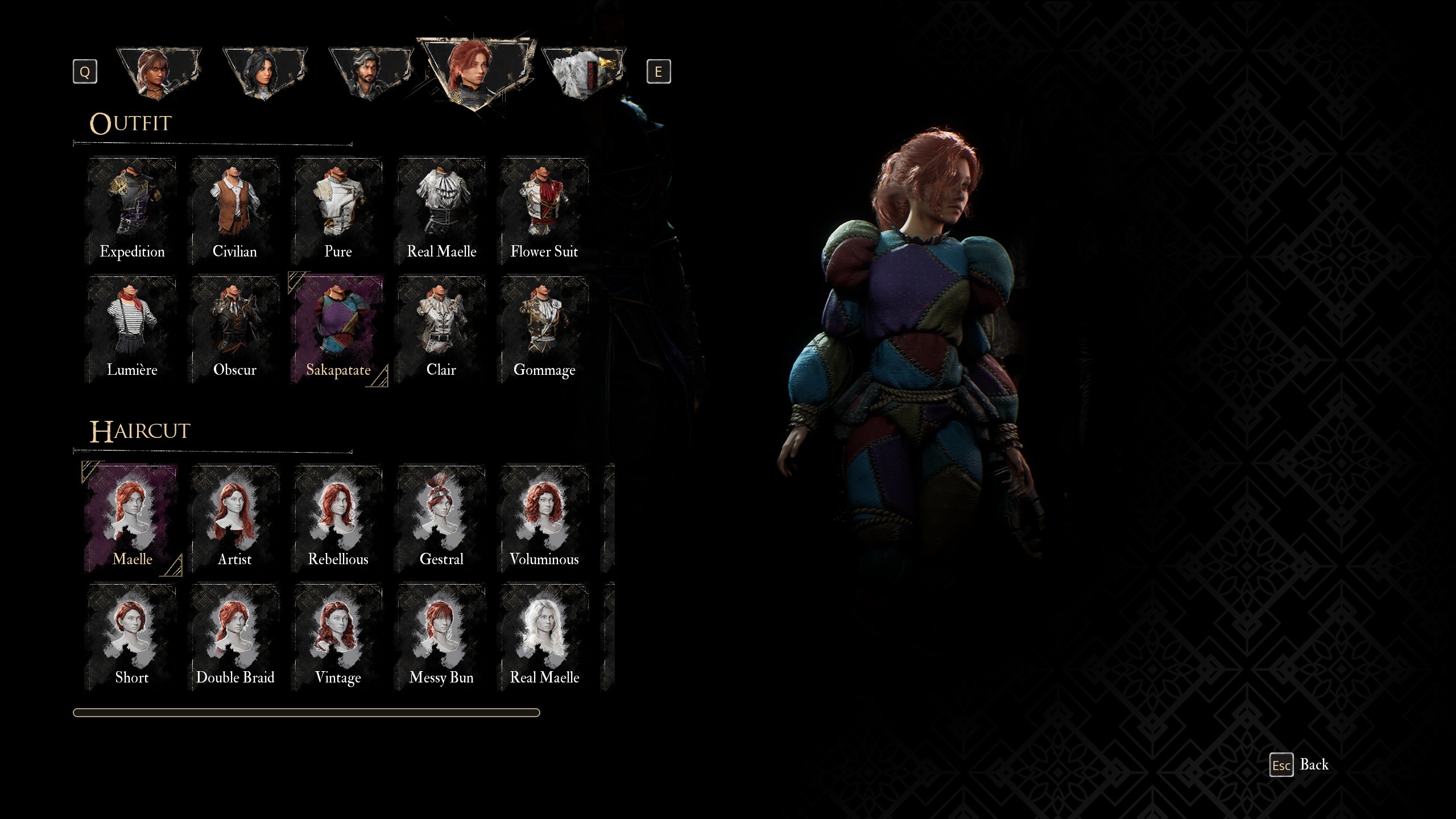Select the Gommage outfit
The height and width of the screenshot is (819, 1456).
point(544,330)
